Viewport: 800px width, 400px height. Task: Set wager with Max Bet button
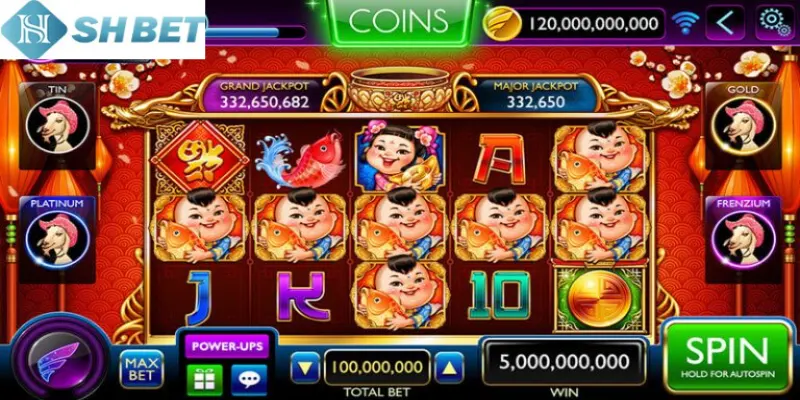[x=141, y=369]
